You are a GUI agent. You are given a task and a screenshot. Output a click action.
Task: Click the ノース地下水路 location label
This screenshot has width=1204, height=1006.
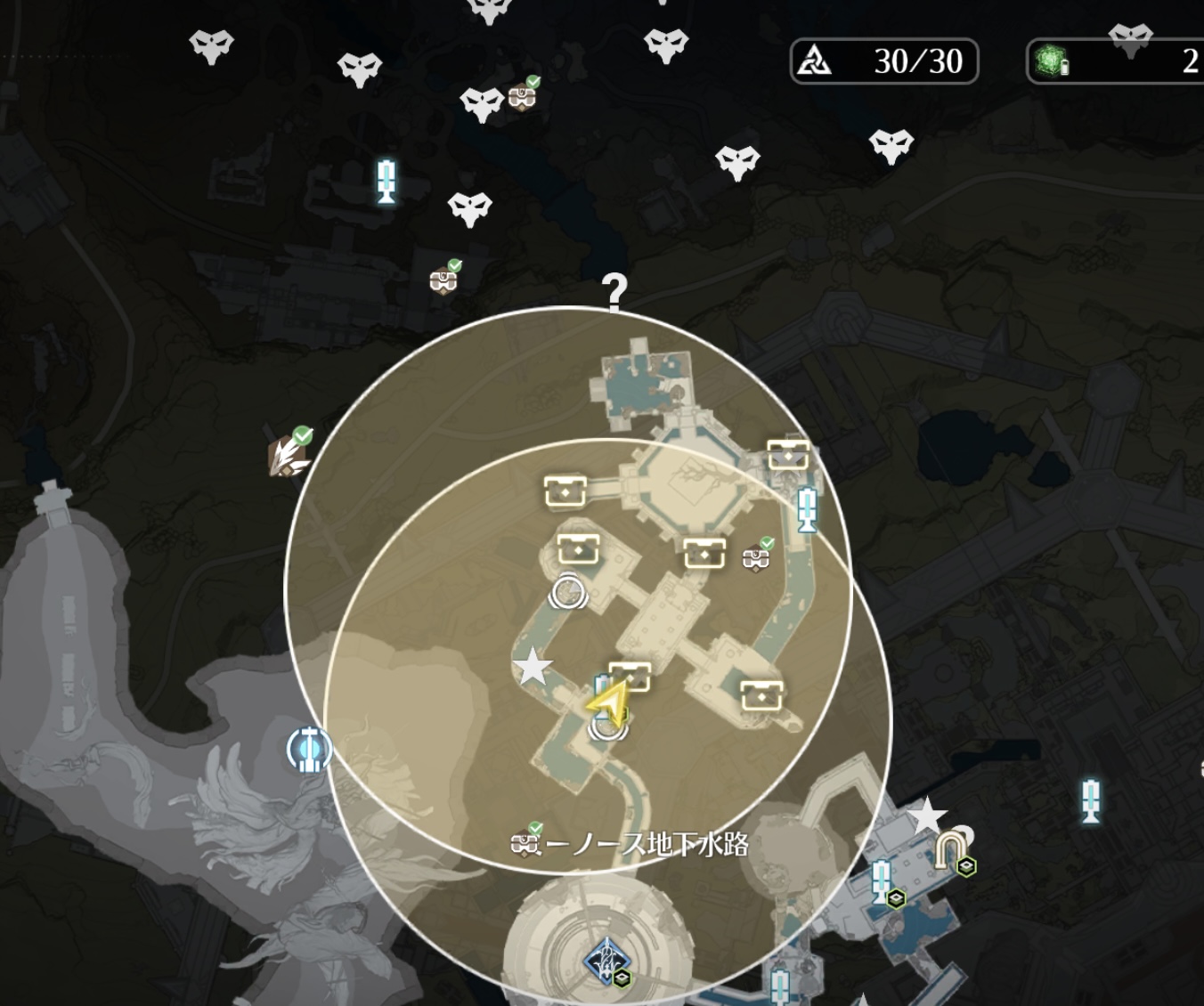pos(647,844)
